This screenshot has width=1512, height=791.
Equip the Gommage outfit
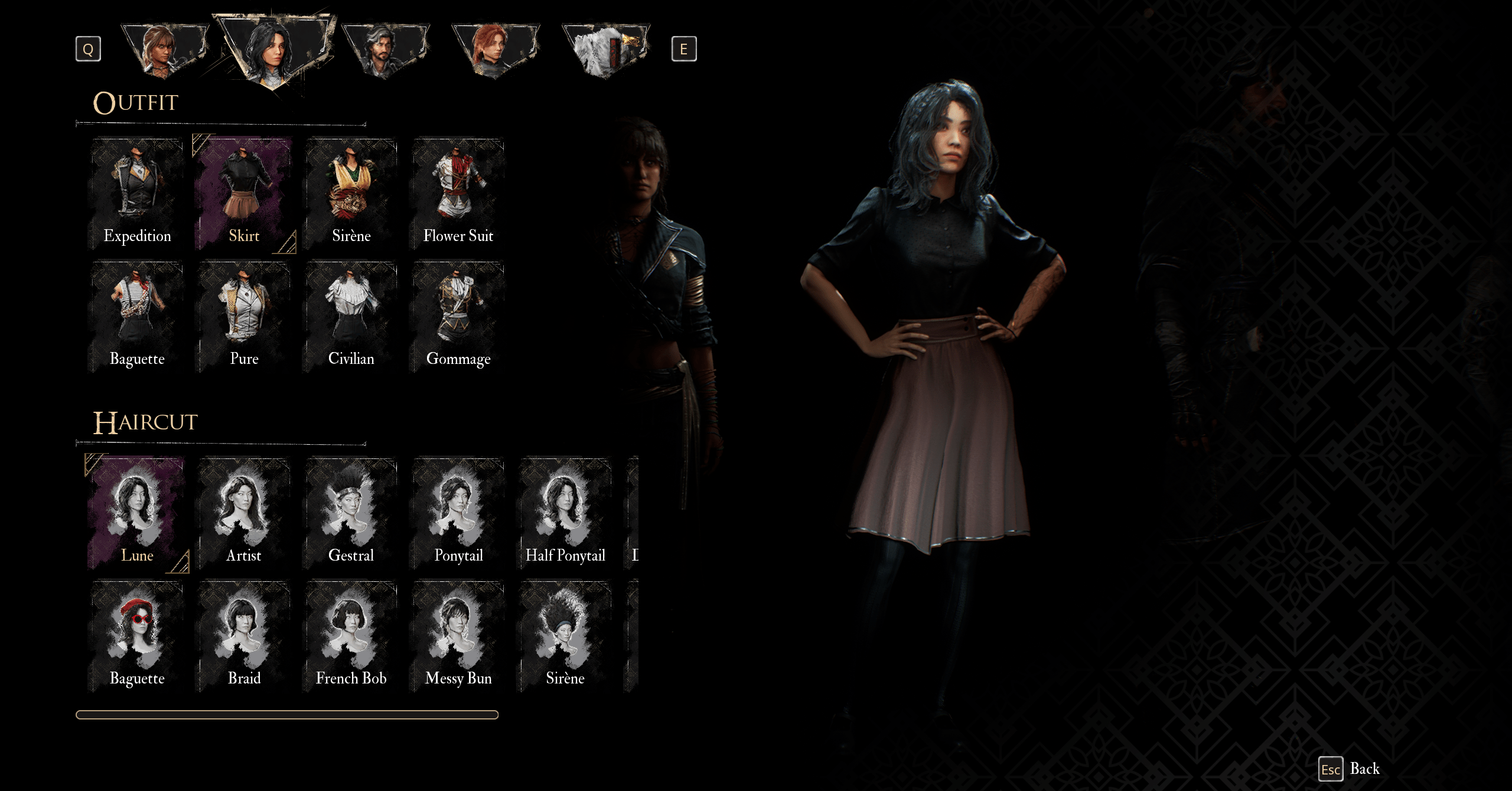click(458, 317)
